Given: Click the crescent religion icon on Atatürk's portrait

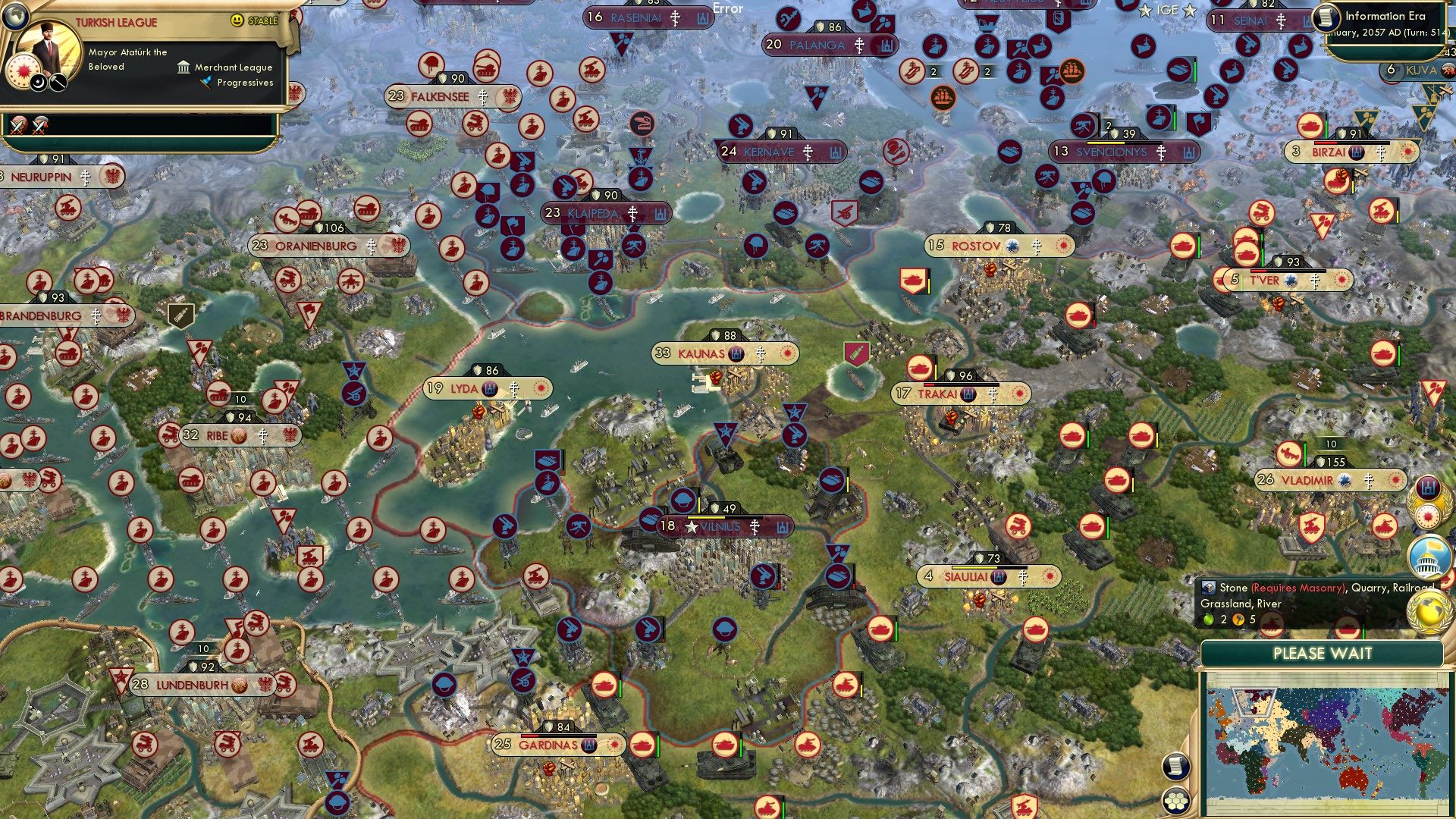Looking at the screenshot, I should pyautogui.click(x=37, y=82).
